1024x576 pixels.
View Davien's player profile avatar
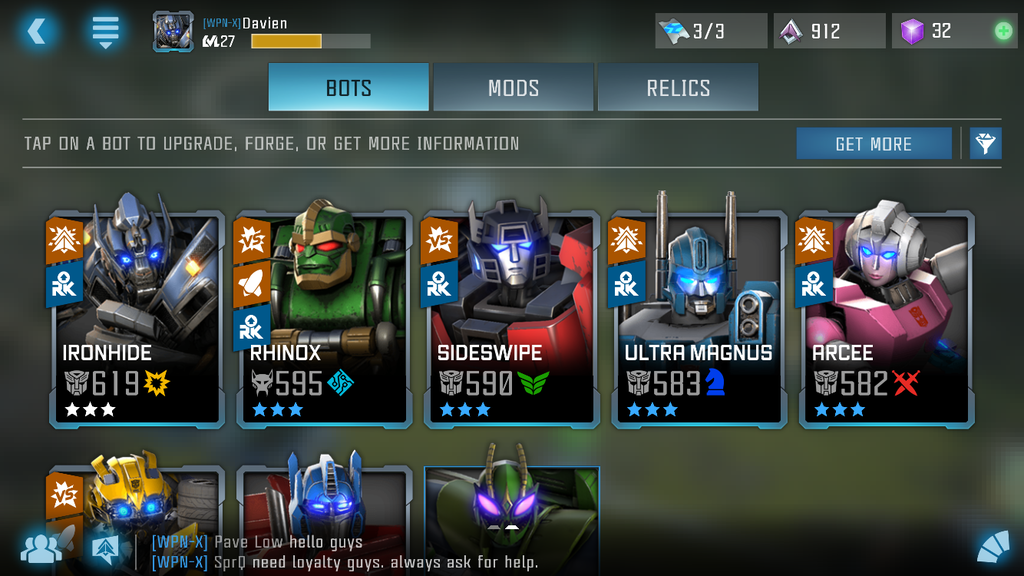pos(173,31)
